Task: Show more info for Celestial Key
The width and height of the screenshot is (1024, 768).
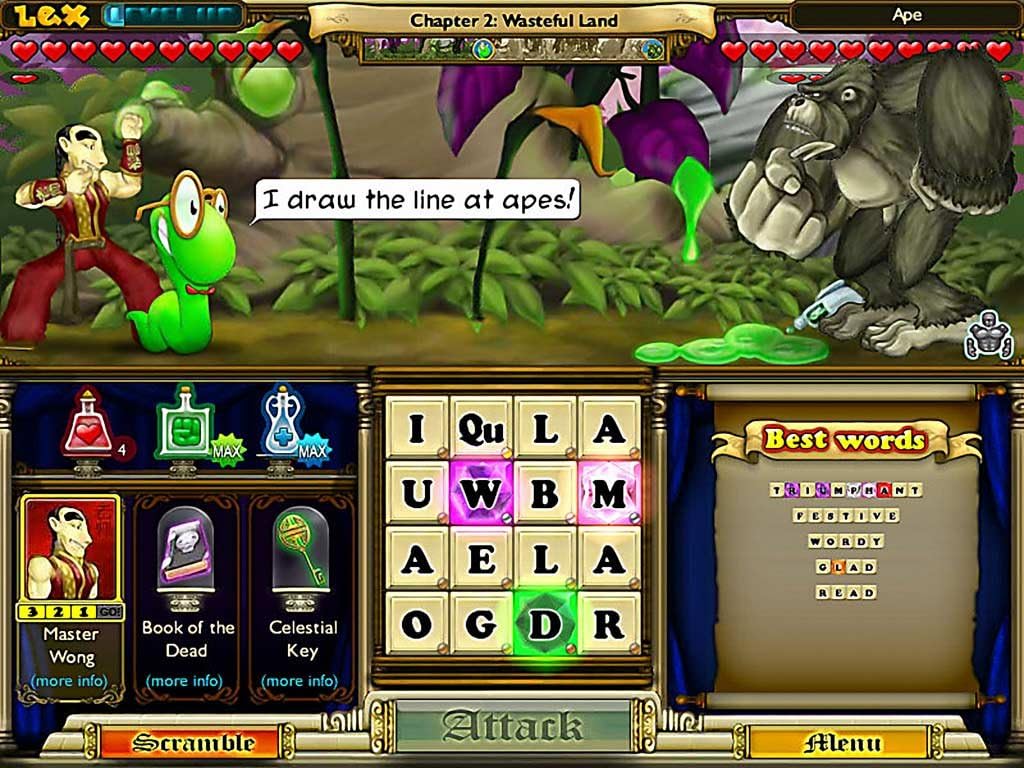Action: pos(303,681)
